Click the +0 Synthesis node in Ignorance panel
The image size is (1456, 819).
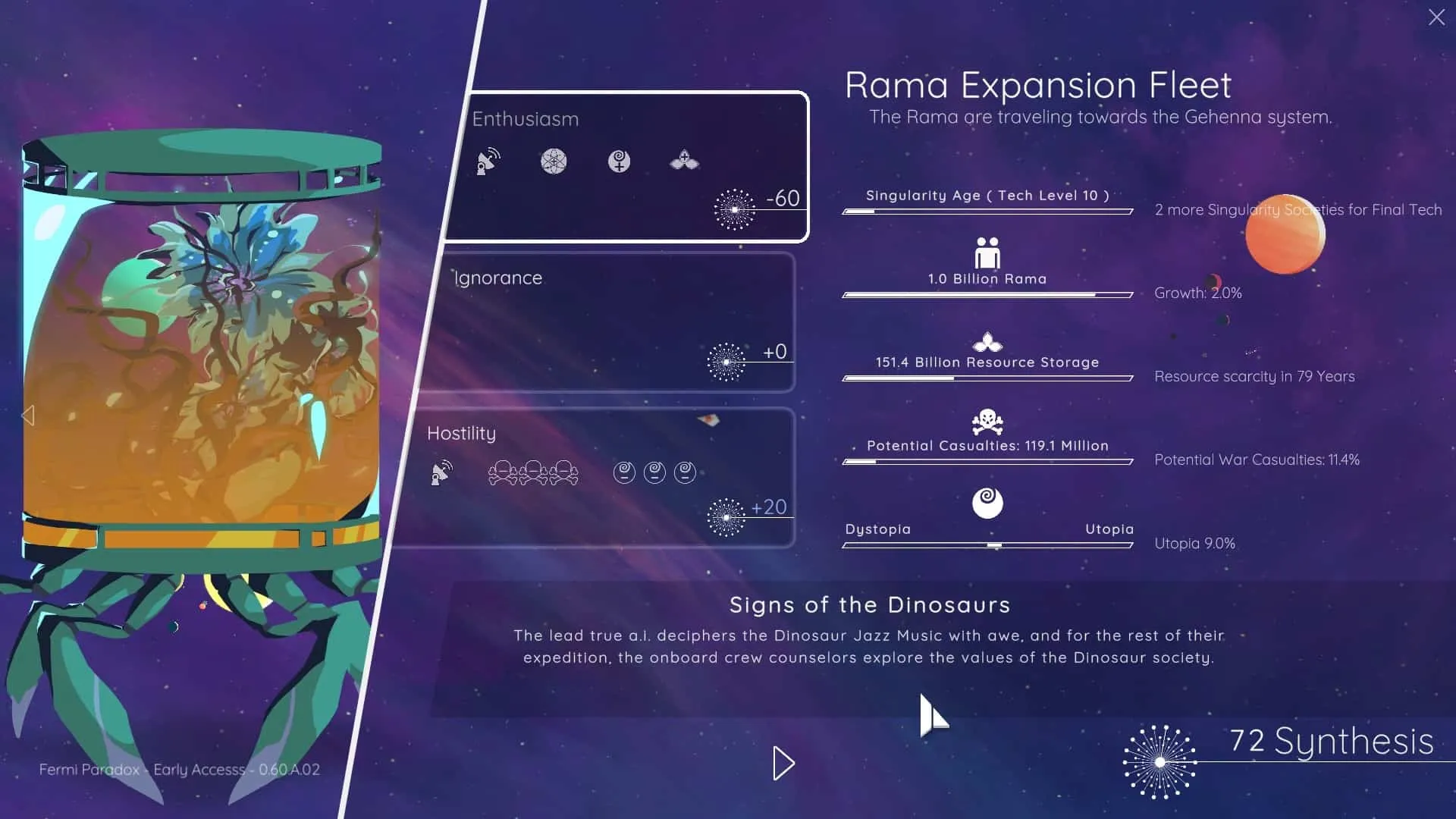coord(726,361)
